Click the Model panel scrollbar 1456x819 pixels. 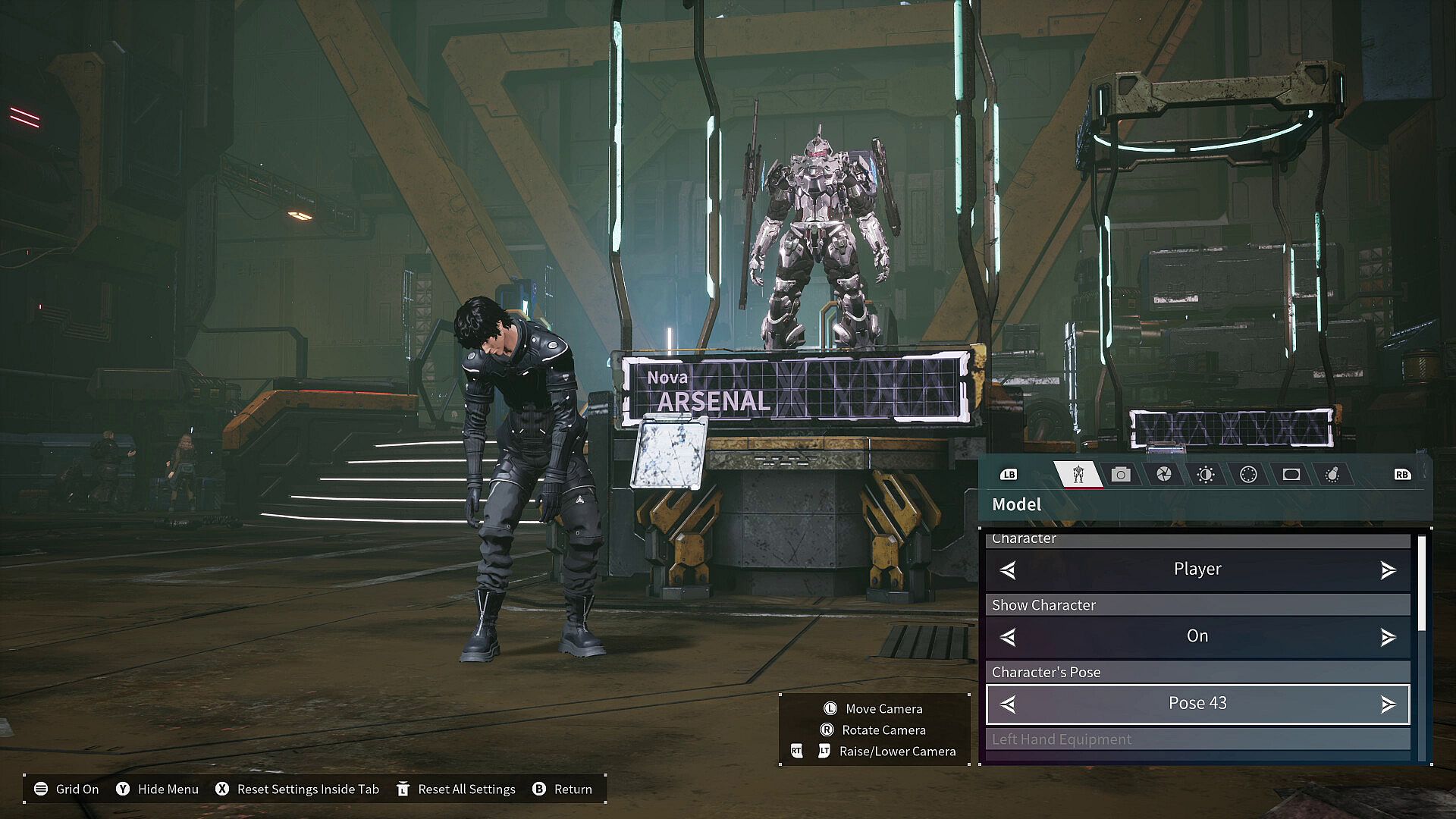(x=1421, y=582)
